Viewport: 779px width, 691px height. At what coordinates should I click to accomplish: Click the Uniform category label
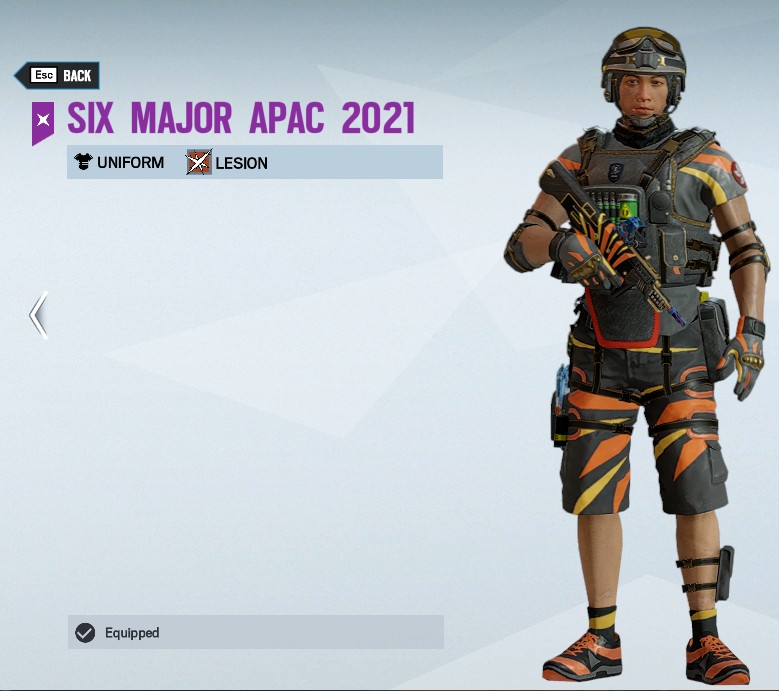(130, 162)
